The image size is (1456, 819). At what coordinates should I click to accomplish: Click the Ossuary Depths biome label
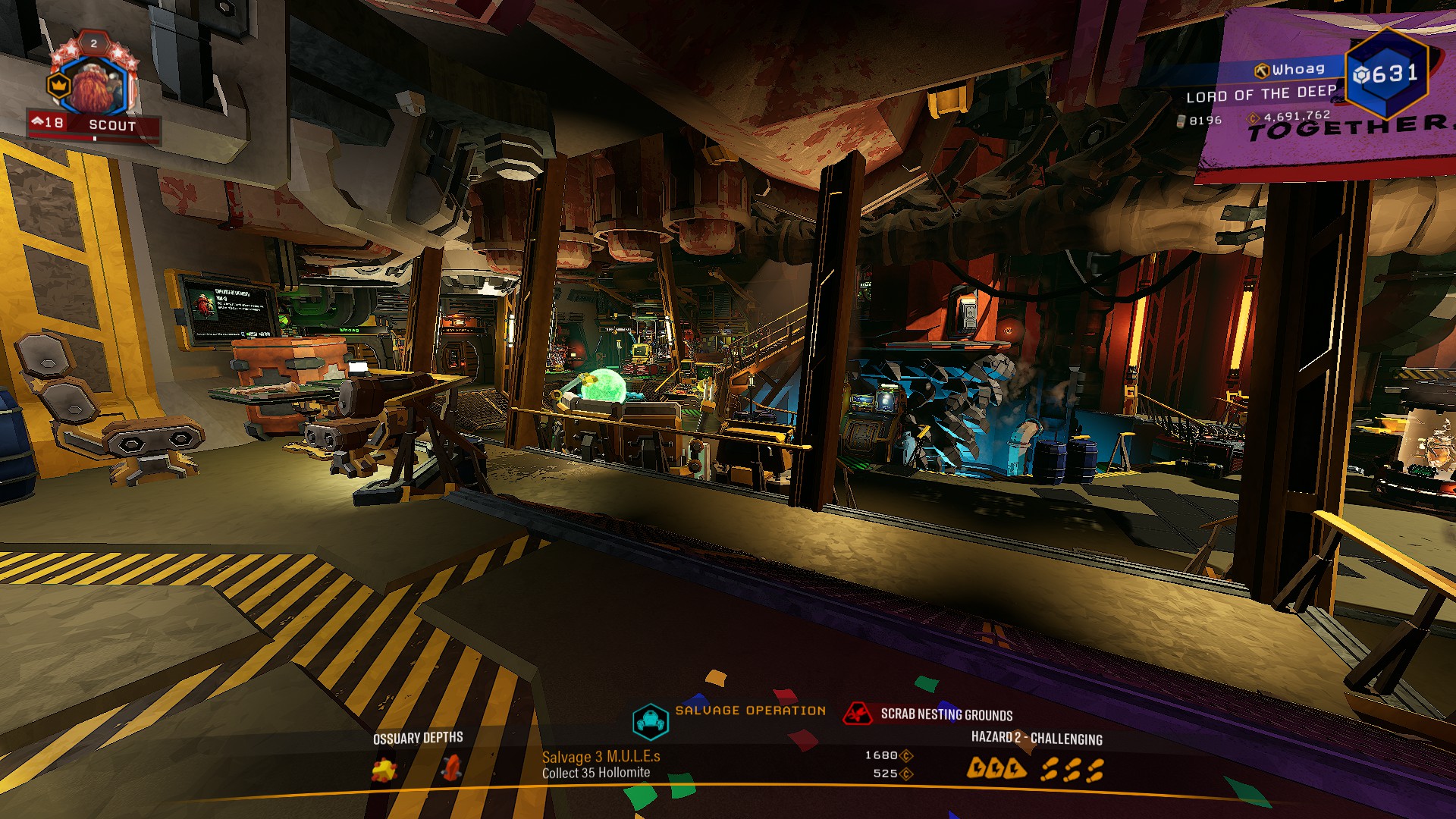[418, 738]
